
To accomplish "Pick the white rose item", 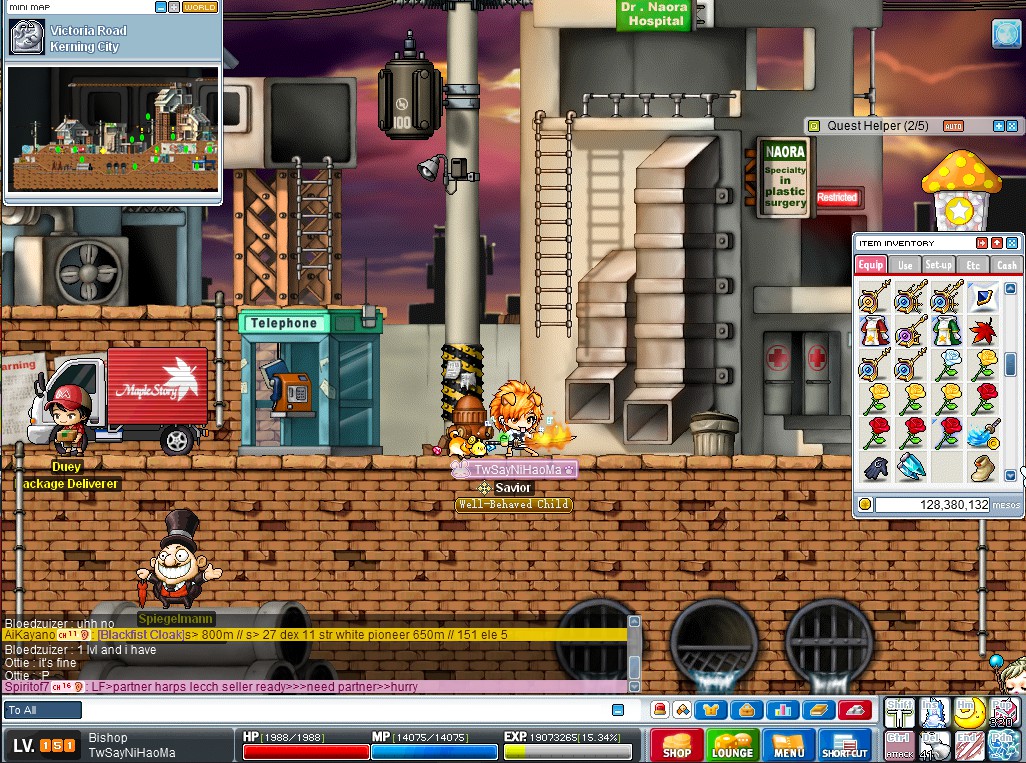I will (946, 365).
